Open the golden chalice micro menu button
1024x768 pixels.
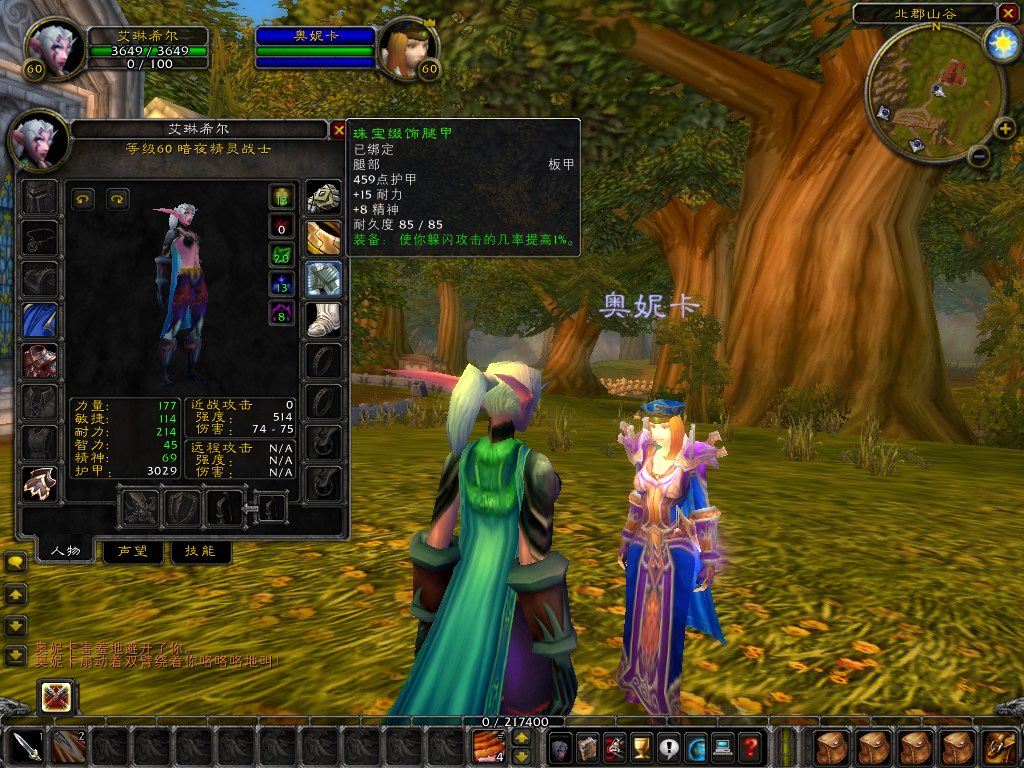[642, 746]
